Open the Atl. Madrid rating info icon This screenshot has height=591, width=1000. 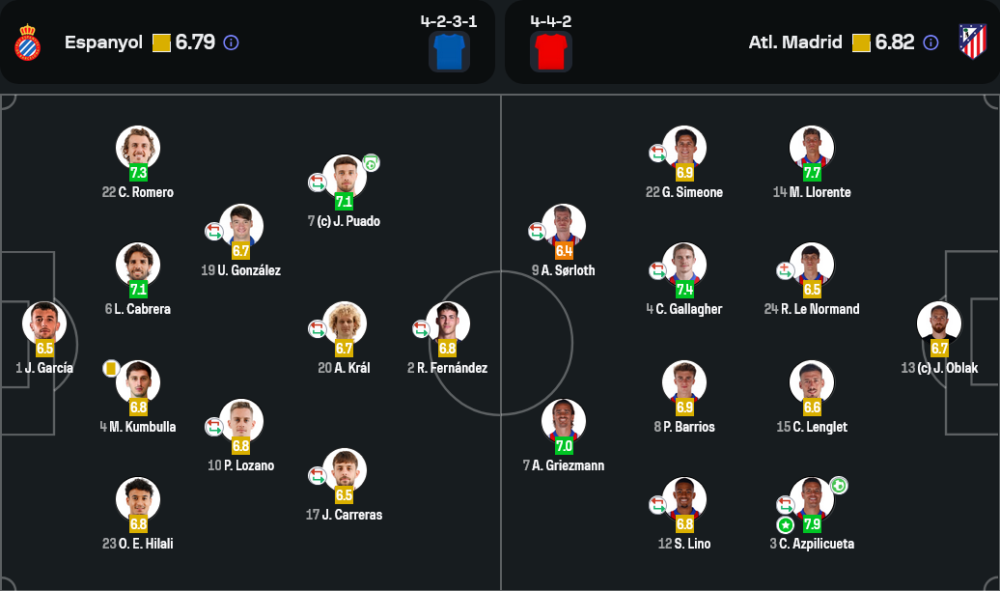coord(931,43)
